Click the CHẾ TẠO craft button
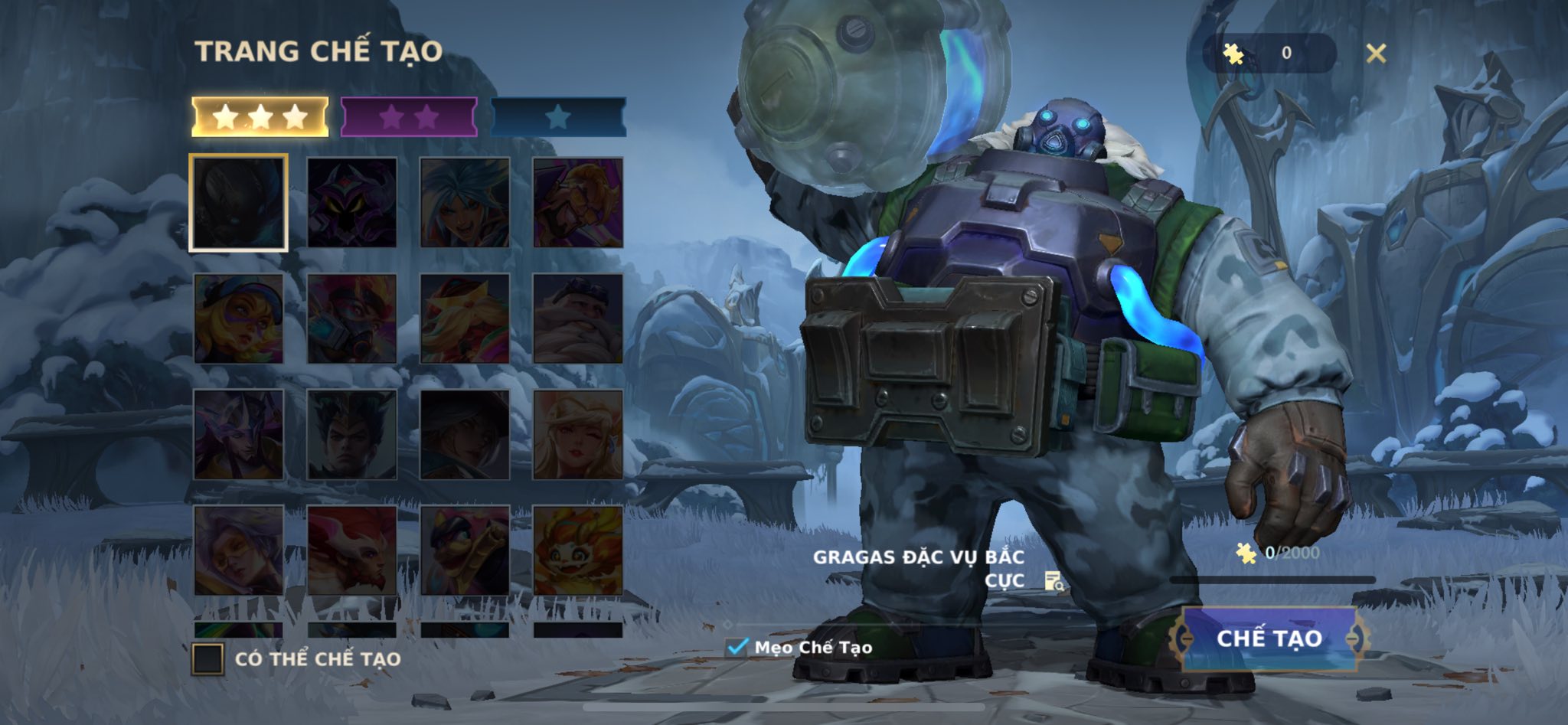The image size is (1568, 725). coord(1269,638)
